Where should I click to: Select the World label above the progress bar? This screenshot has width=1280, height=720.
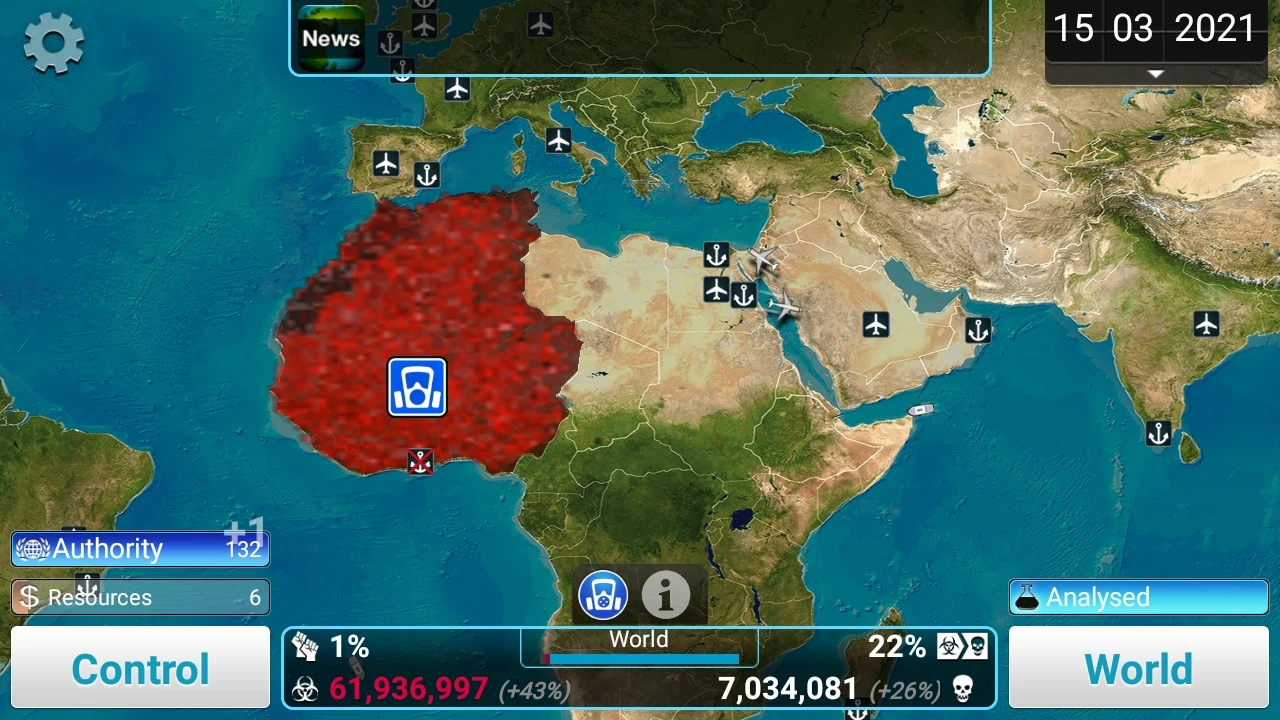(x=638, y=639)
